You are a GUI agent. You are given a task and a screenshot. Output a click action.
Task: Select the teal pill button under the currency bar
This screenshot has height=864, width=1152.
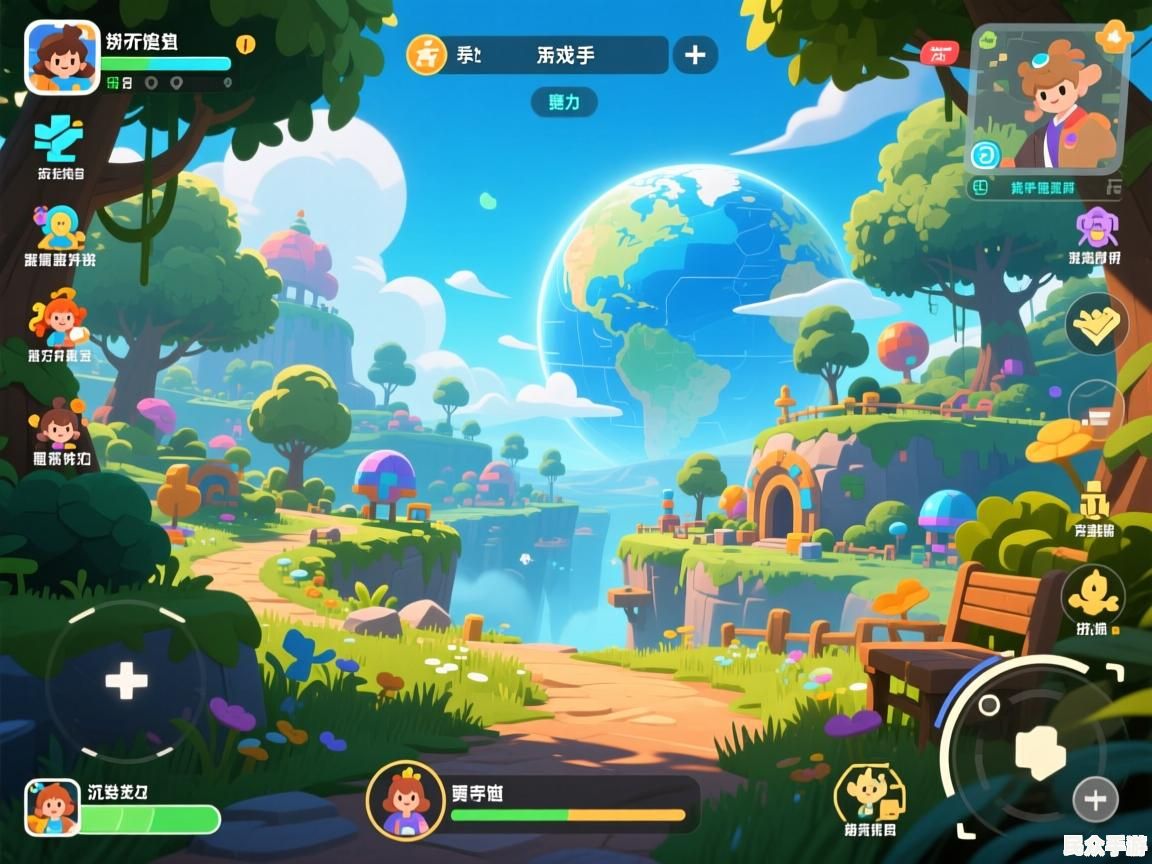[x=564, y=102]
